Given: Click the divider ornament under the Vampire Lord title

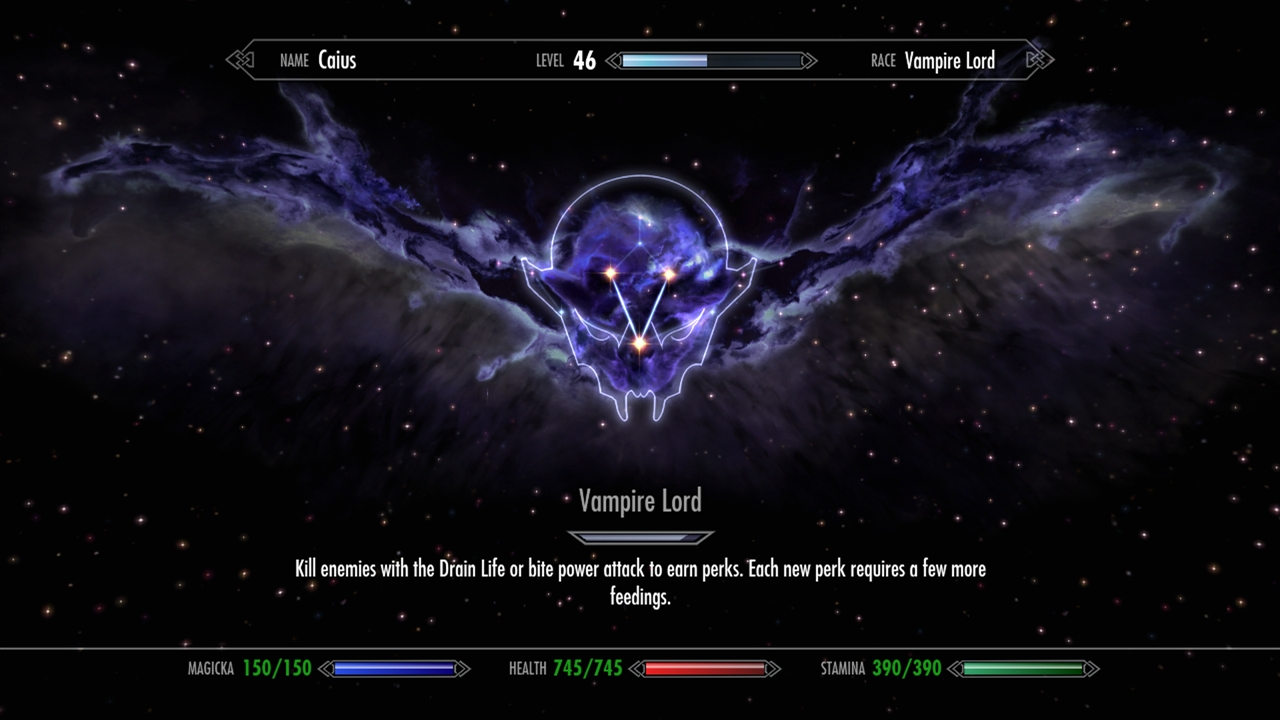Looking at the screenshot, I should [x=639, y=536].
